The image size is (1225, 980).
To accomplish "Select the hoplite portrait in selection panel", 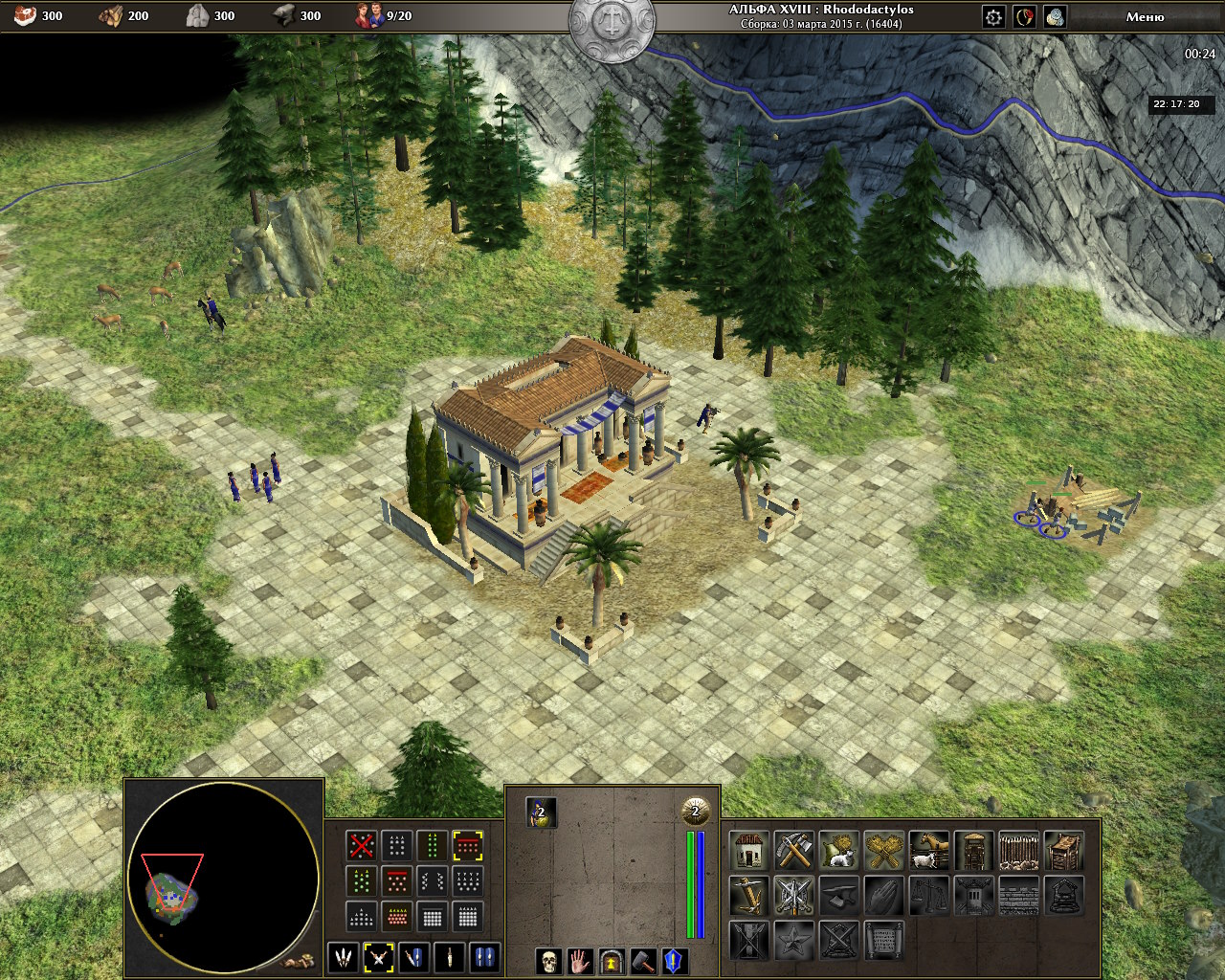I will 541,813.
